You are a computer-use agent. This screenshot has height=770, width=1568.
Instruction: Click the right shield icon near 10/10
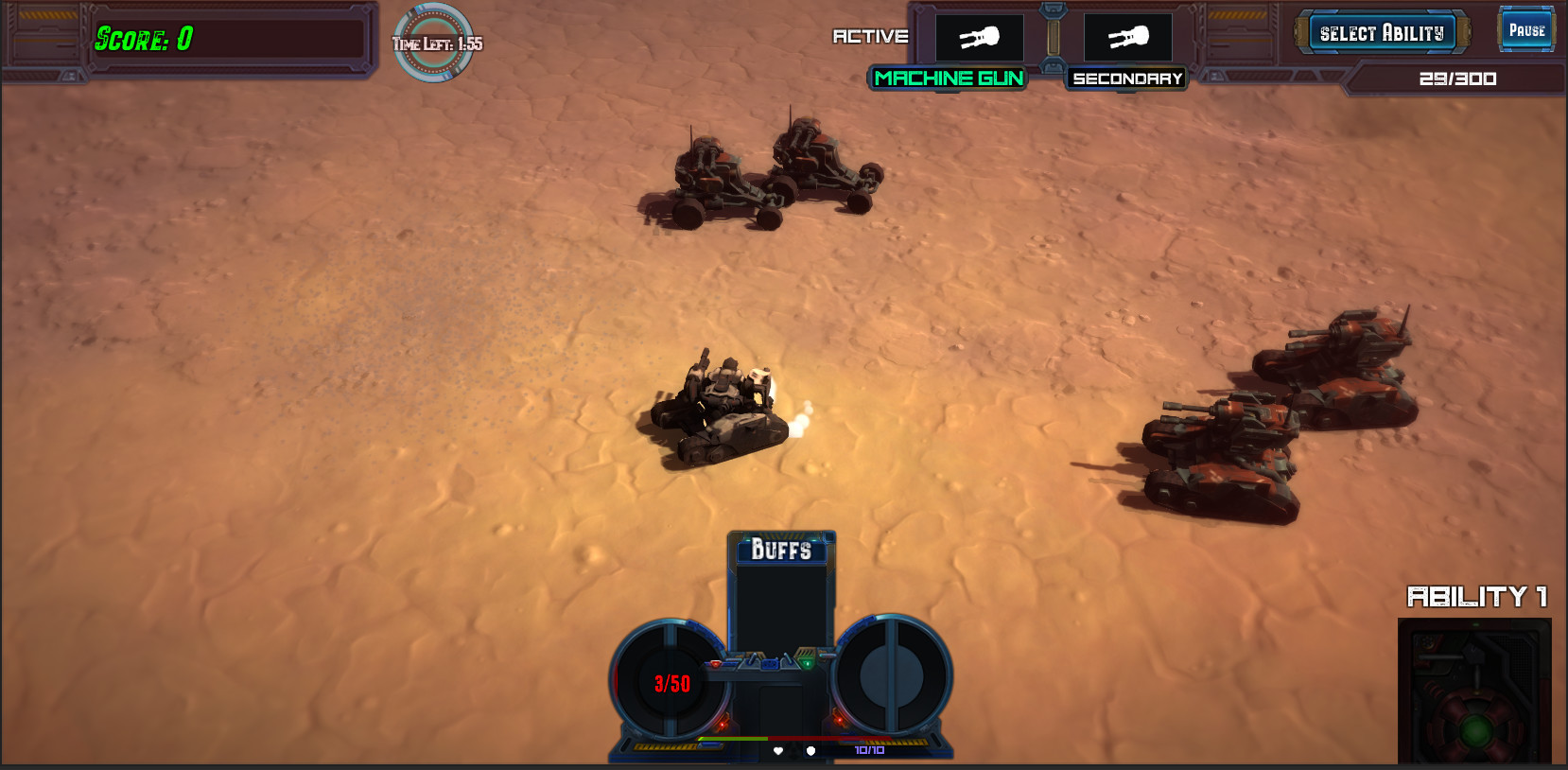point(810,751)
